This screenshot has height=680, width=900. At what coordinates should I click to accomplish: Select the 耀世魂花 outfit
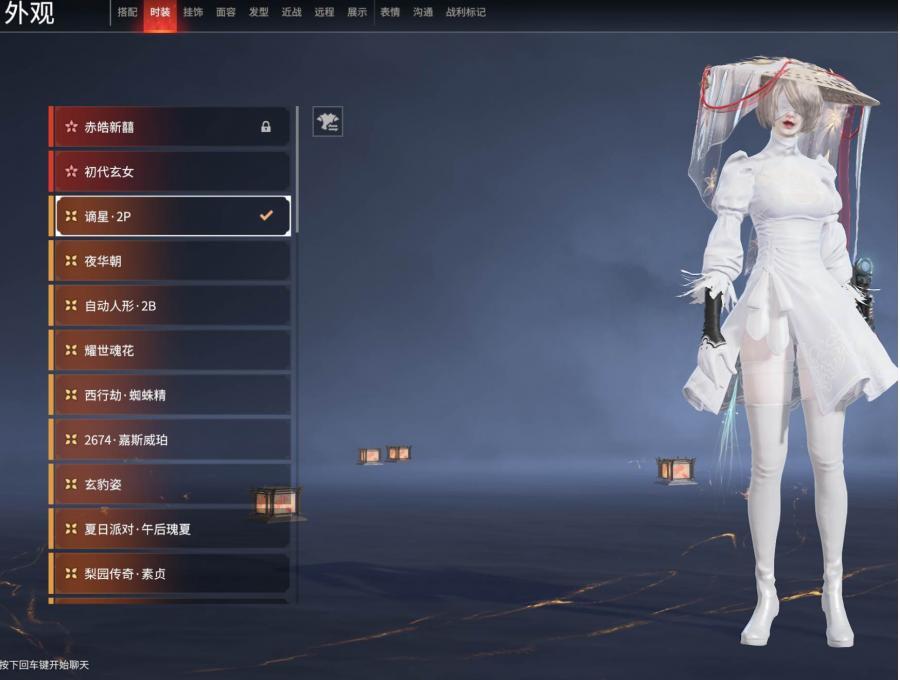click(170, 351)
